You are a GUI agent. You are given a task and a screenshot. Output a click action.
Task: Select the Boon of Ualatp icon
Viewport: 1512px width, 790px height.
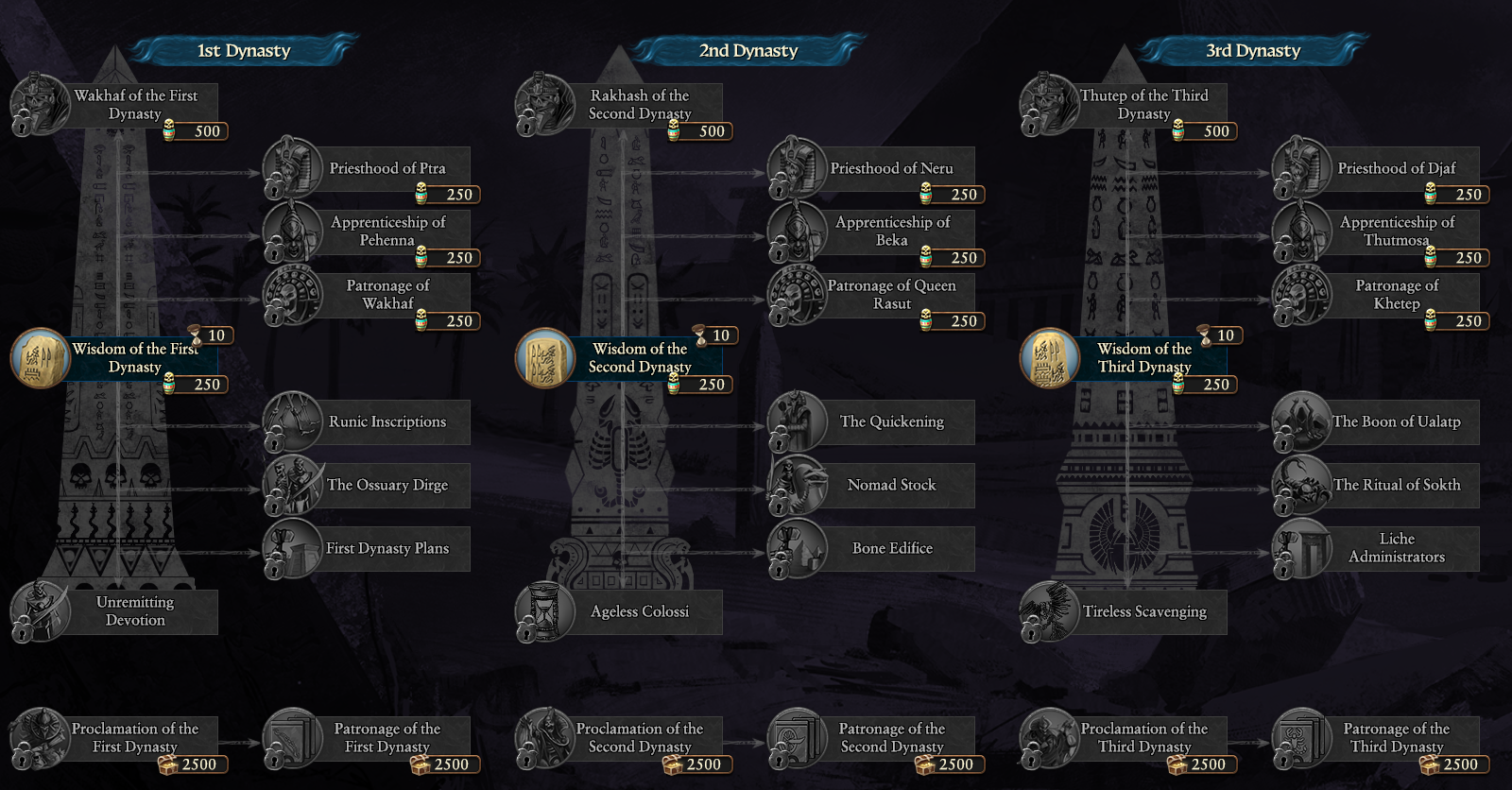pyautogui.click(x=1299, y=422)
